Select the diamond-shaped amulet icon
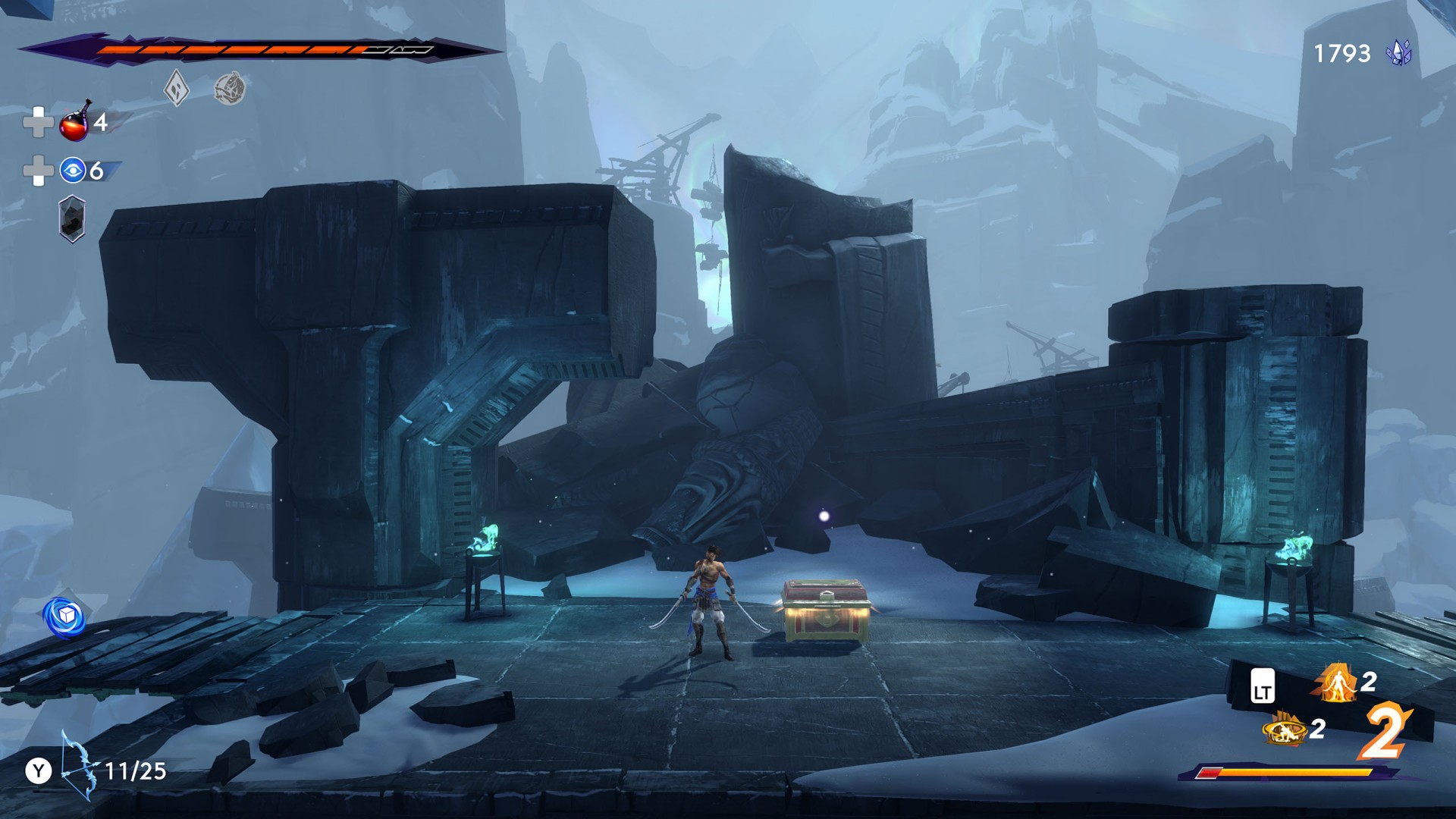 click(x=177, y=89)
